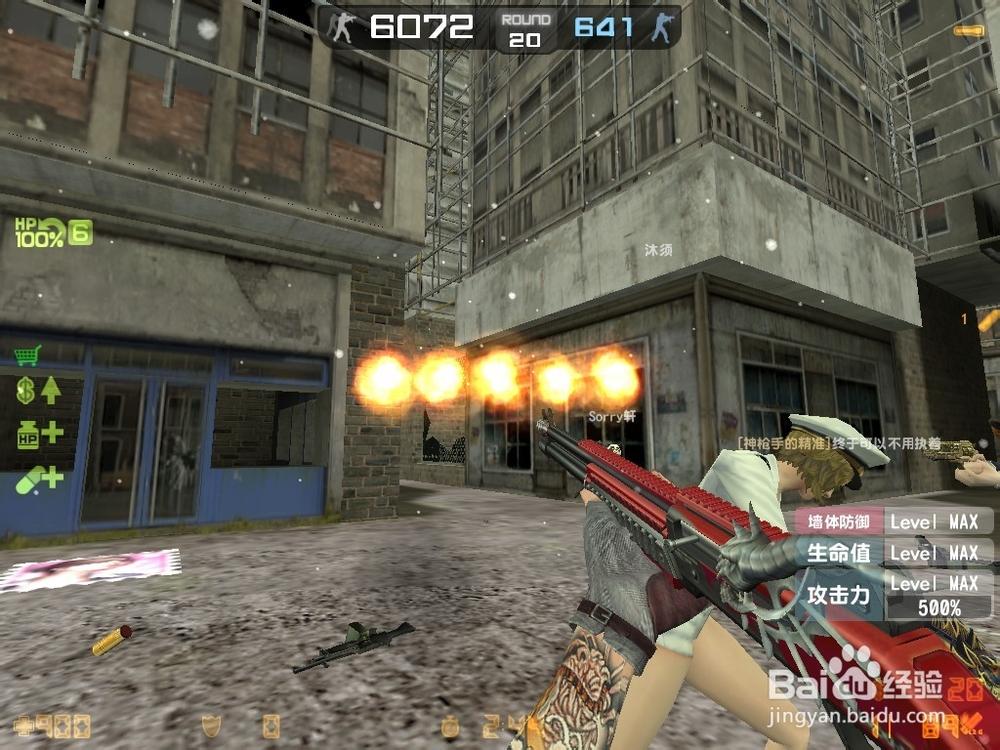Open the green shopping cart shop icon
1000x750 pixels.
coord(27,355)
